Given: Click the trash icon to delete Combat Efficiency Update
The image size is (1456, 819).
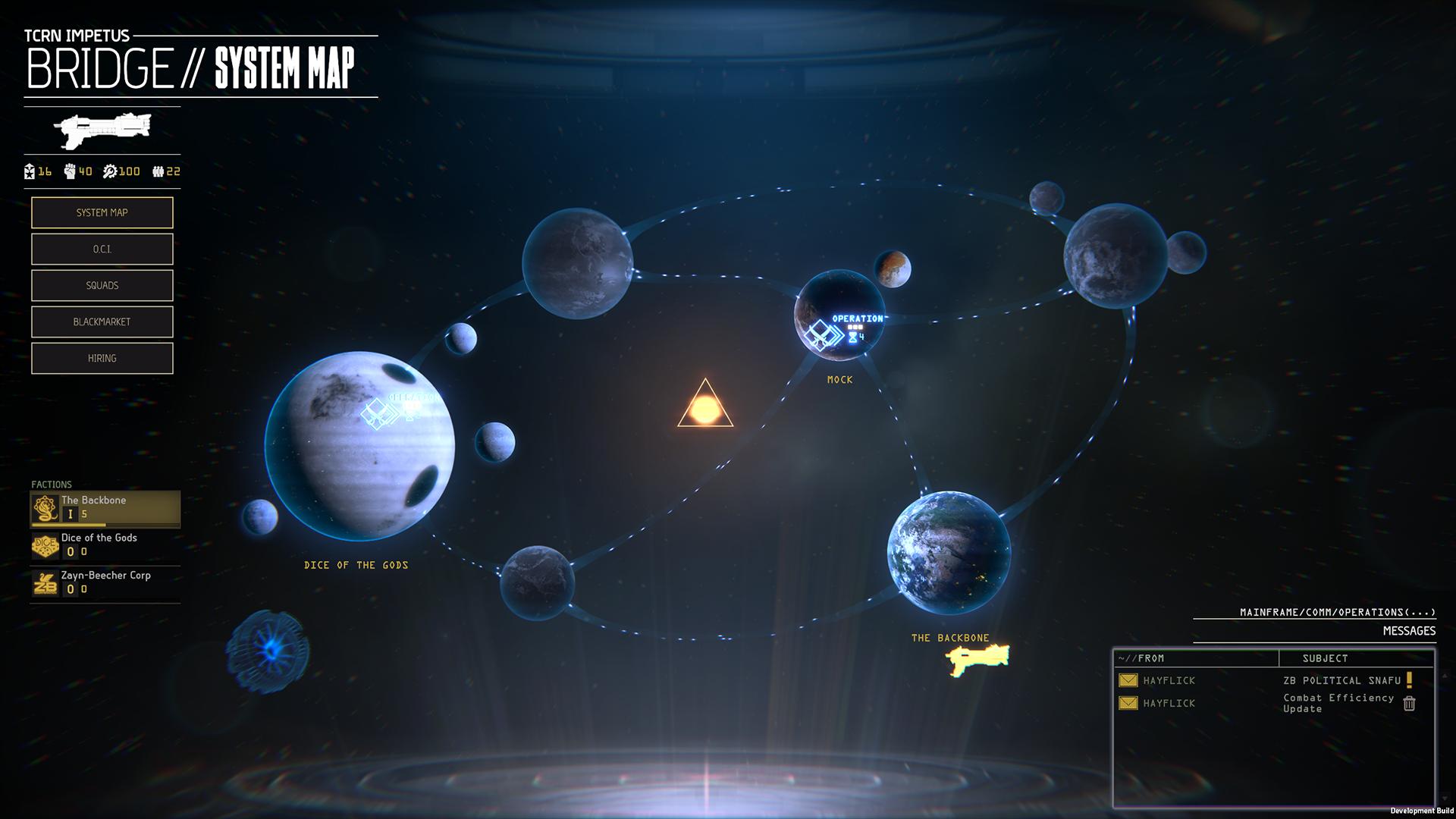Looking at the screenshot, I should 1410,704.
